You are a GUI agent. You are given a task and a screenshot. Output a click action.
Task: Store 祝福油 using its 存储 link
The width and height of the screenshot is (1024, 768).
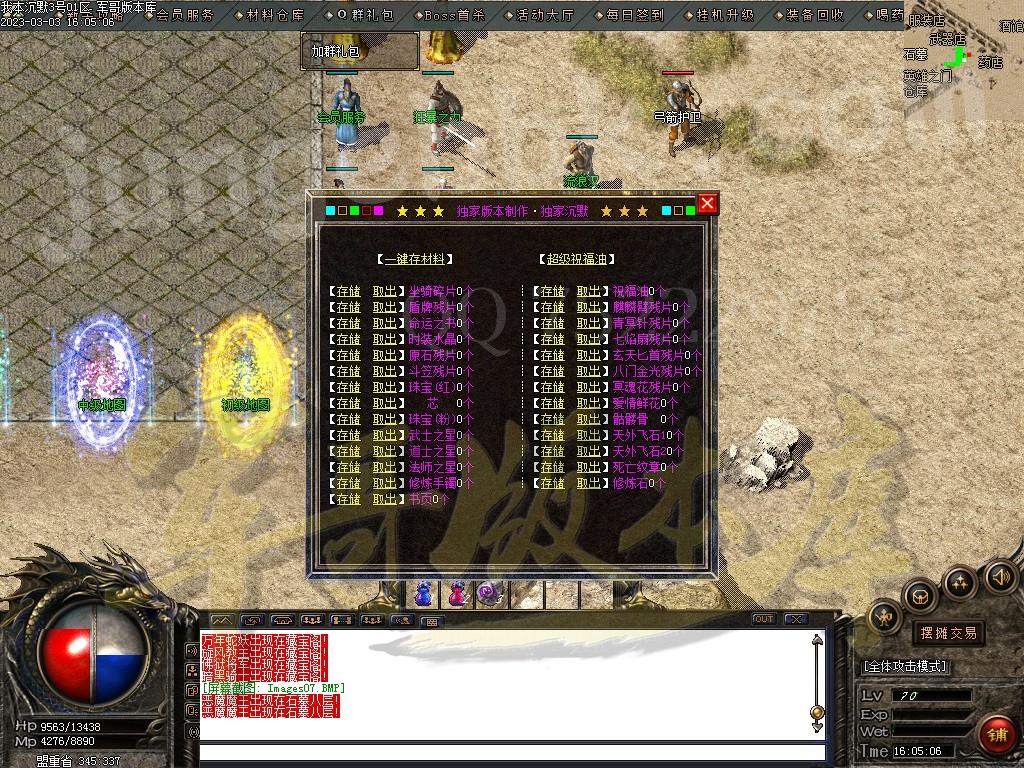(552, 291)
